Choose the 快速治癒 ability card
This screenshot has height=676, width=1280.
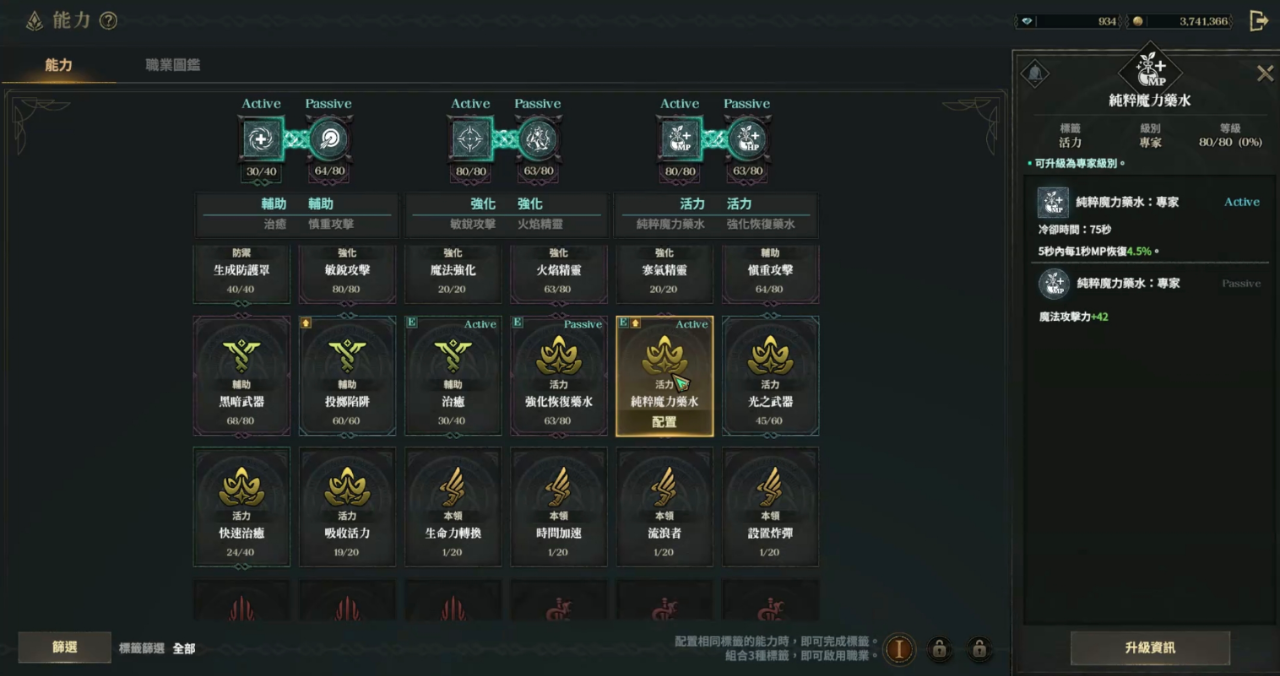click(242, 507)
